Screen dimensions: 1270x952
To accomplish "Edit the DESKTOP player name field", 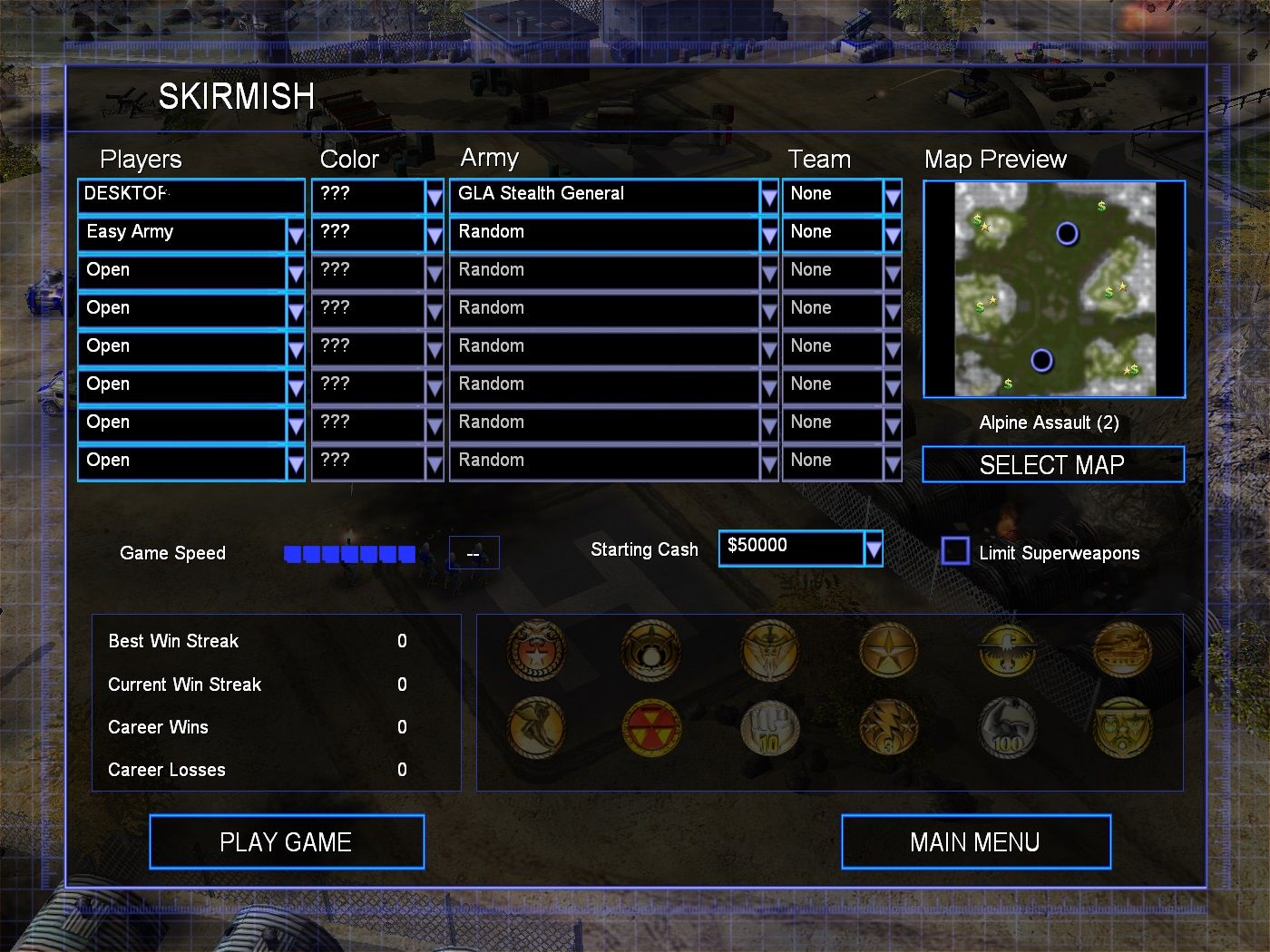I will point(190,195).
